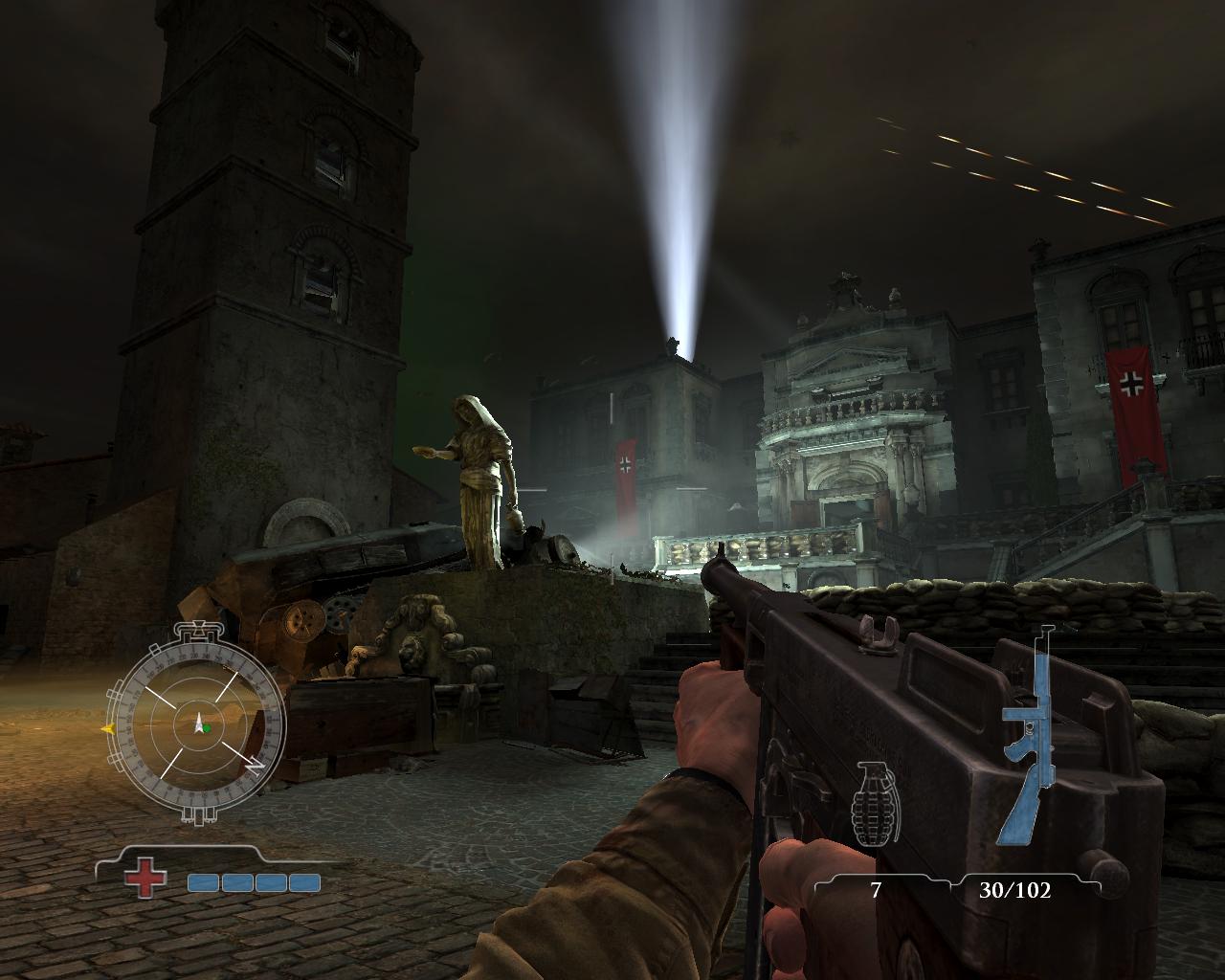The height and width of the screenshot is (980, 1225).
Task: Click the red cross health icon
Action: coord(145,878)
